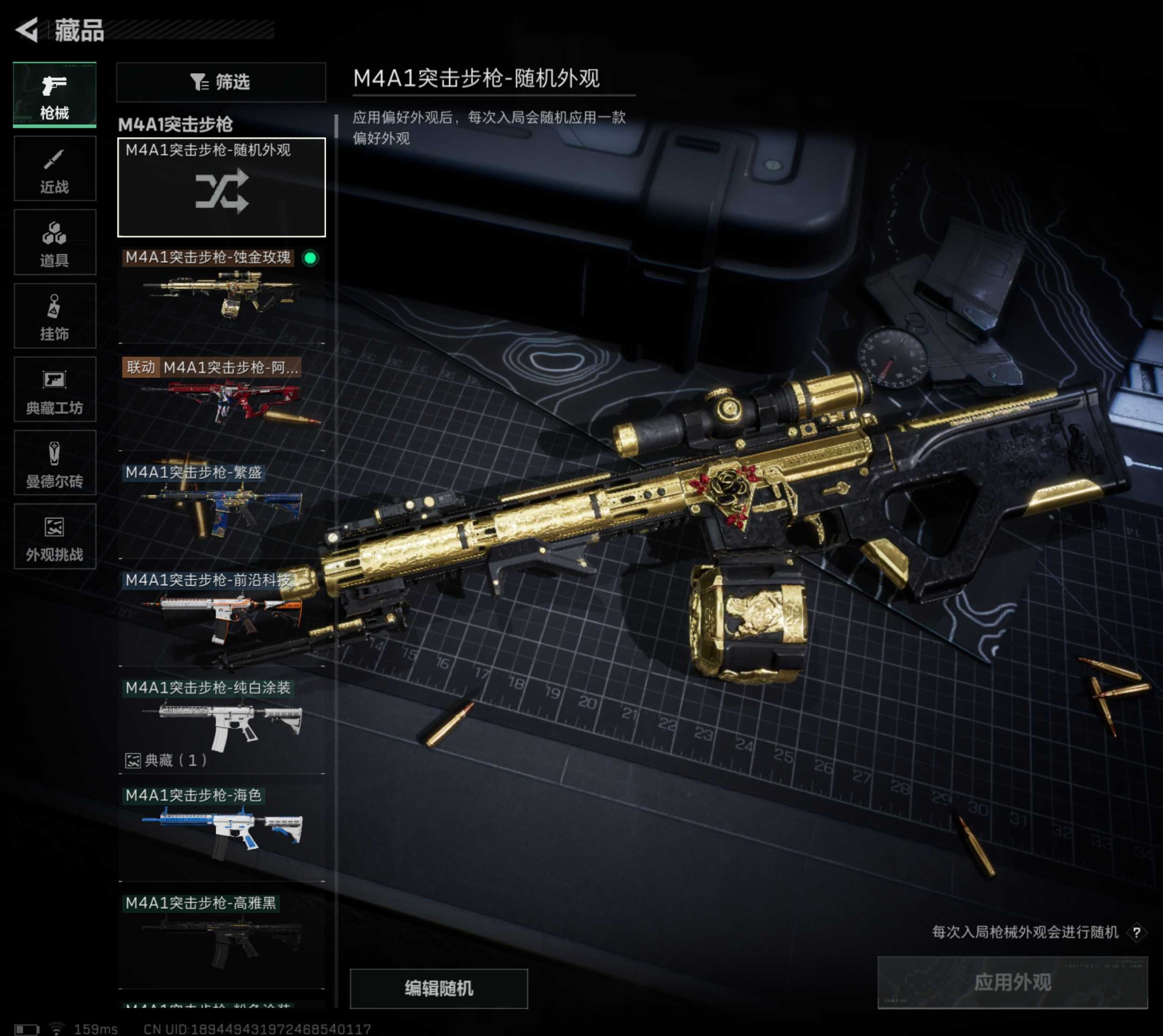Switch to the 枪械 firearms tab
The width and height of the screenshot is (1163, 1036).
click(x=55, y=95)
